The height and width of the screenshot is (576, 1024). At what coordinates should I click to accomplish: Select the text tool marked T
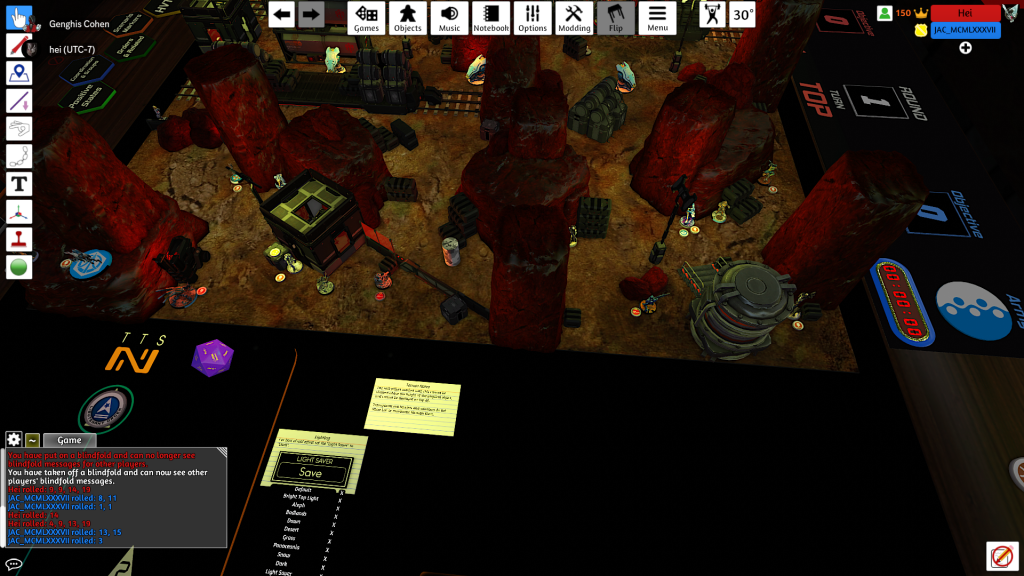click(19, 184)
